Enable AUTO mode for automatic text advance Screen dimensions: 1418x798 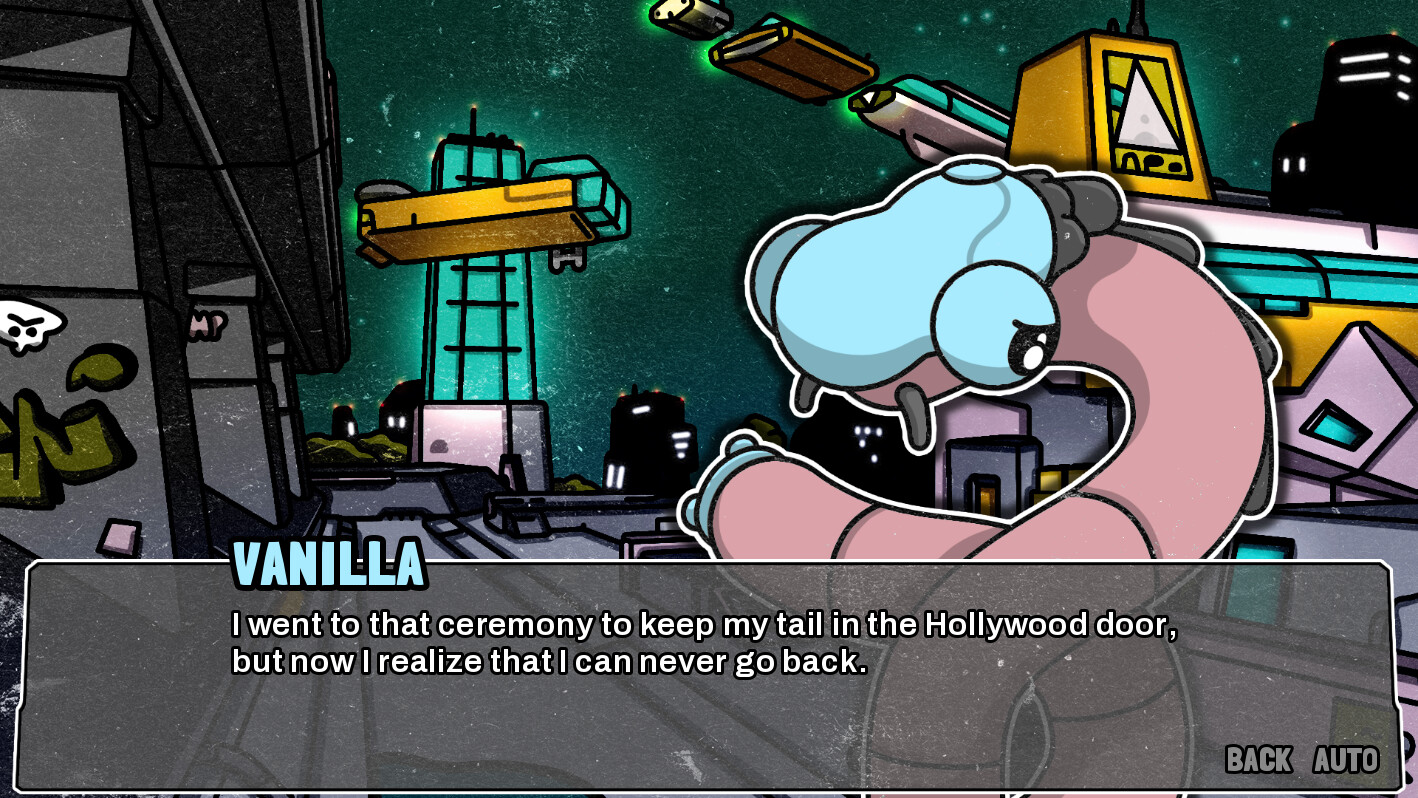[x=1344, y=760]
